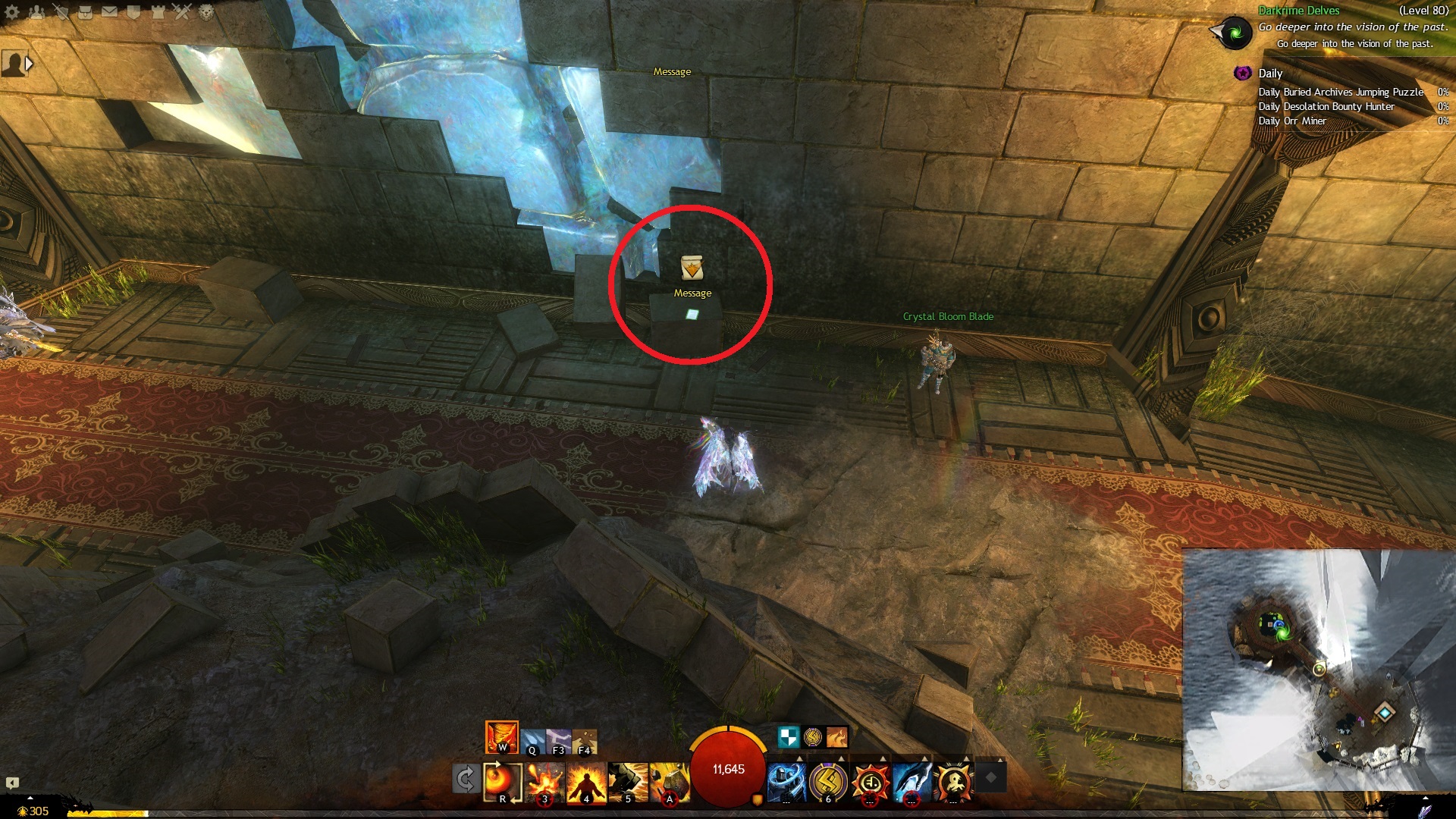Open the inventory bag icon
1456x819 pixels.
pos(85,12)
